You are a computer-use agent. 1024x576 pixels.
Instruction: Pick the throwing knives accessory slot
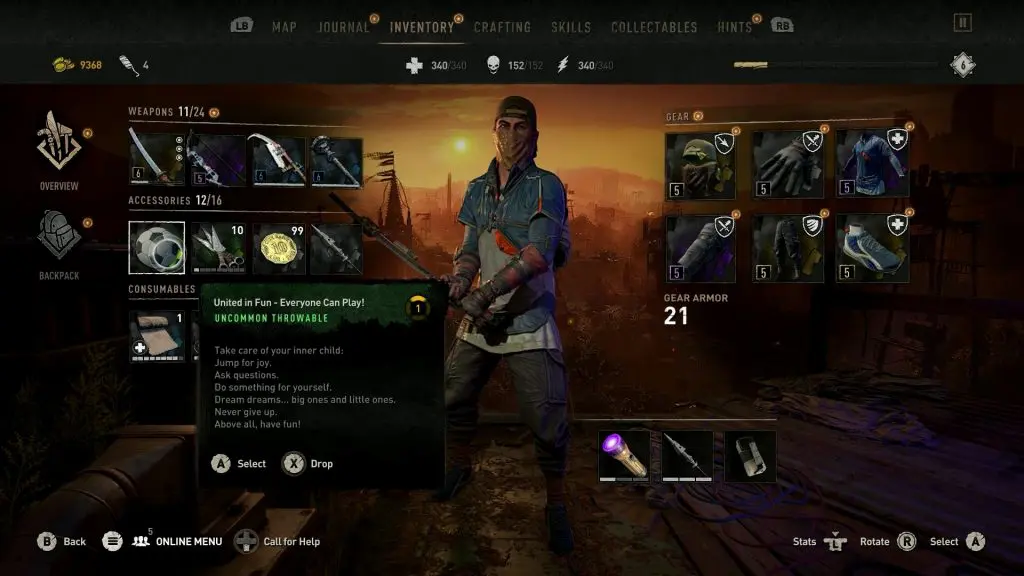point(216,248)
